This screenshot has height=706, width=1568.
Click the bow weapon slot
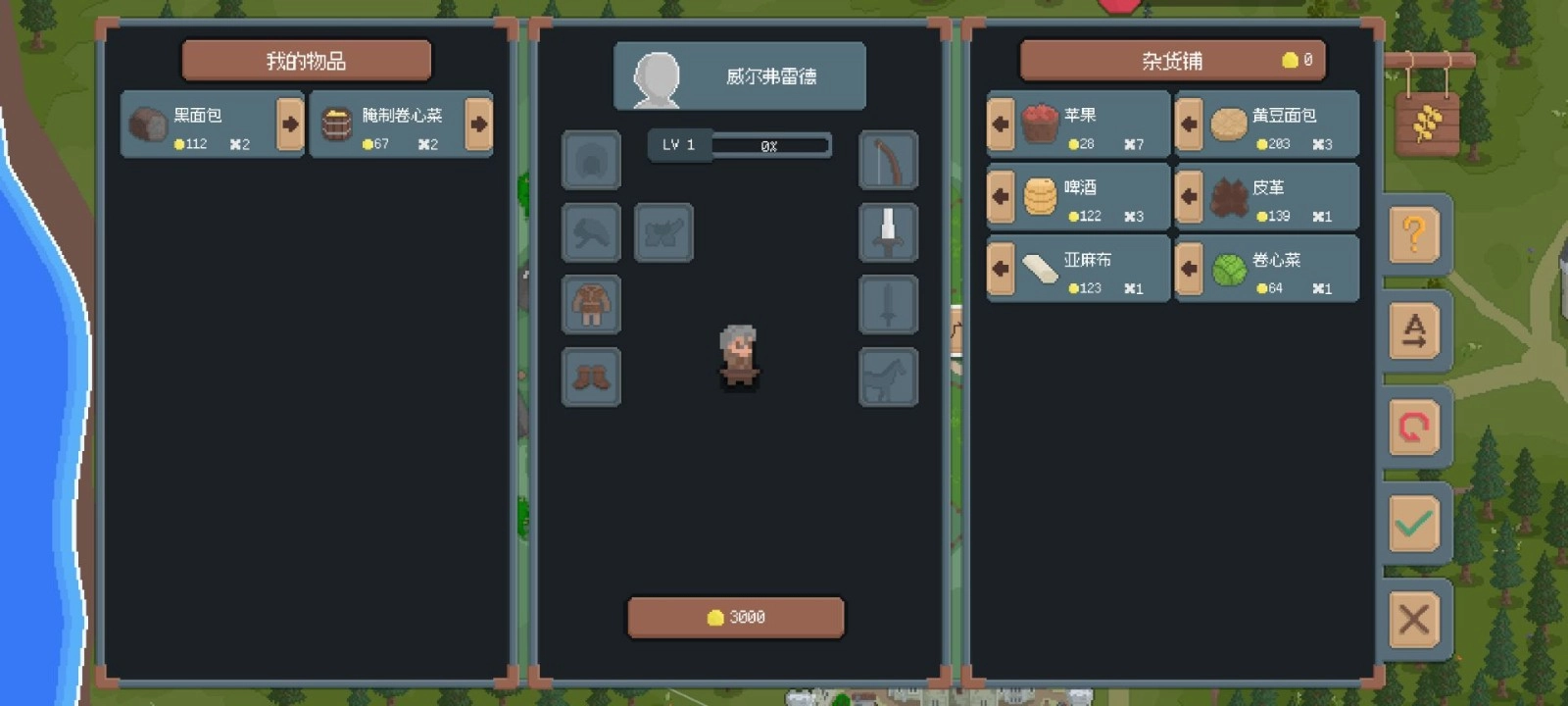click(888, 160)
